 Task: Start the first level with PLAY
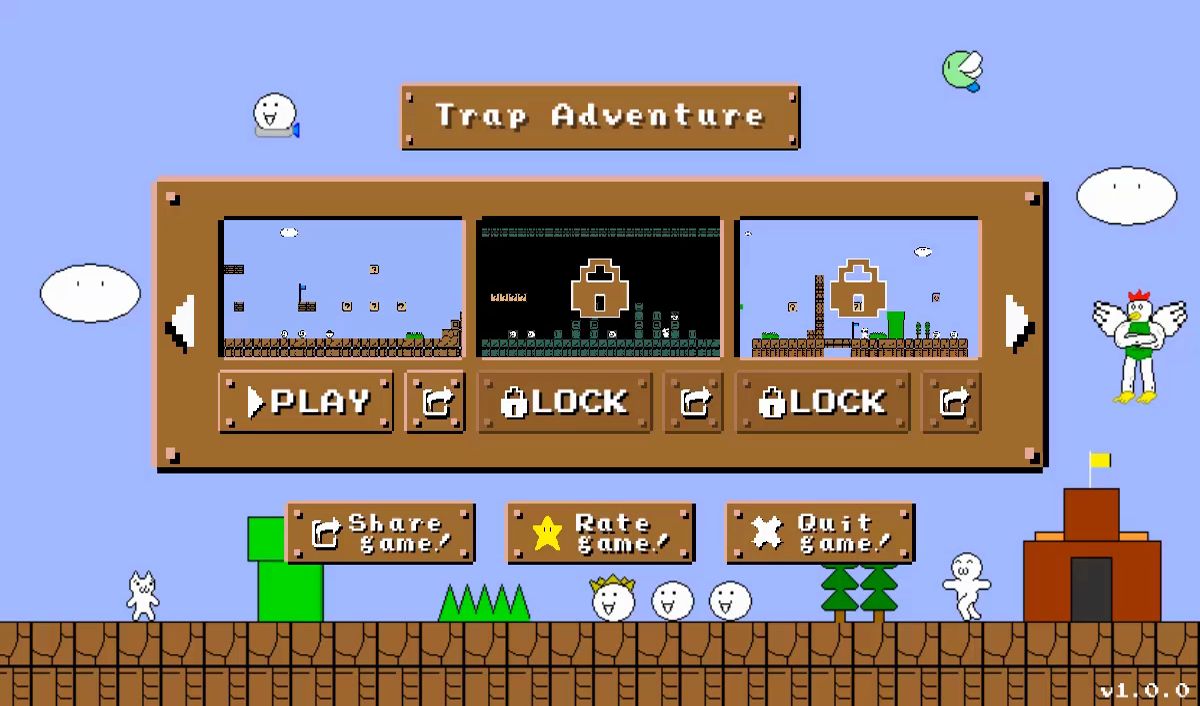coord(305,402)
